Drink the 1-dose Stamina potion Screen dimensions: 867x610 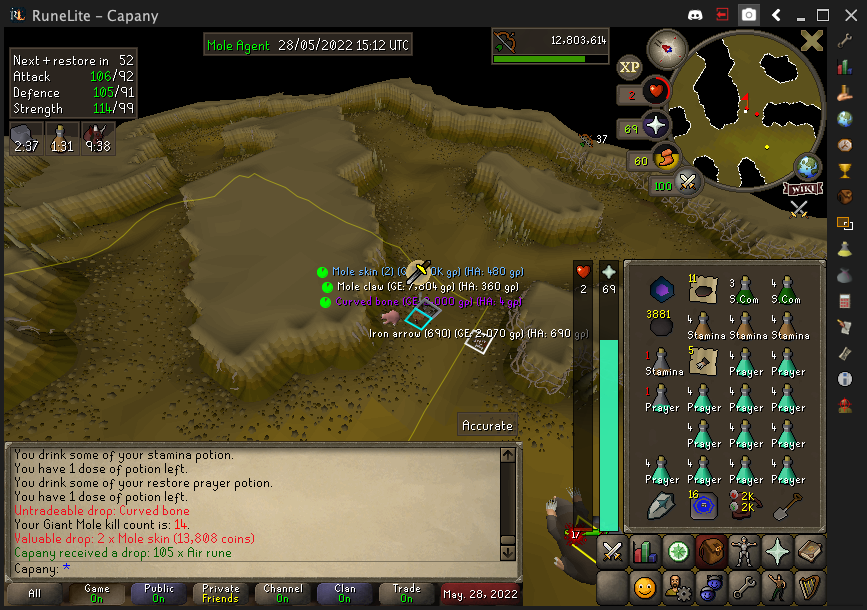[x=661, y=362]
